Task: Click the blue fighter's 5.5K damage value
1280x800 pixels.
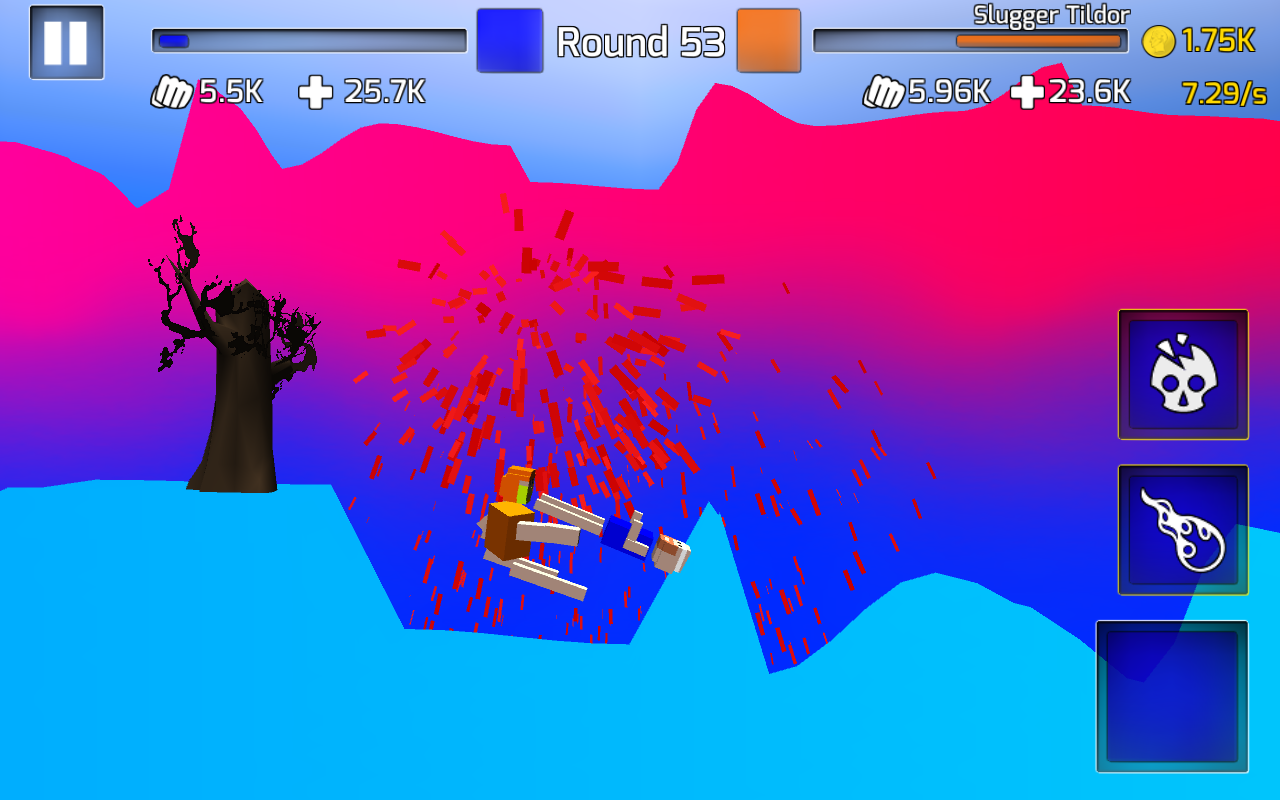Action: (228, 91)
